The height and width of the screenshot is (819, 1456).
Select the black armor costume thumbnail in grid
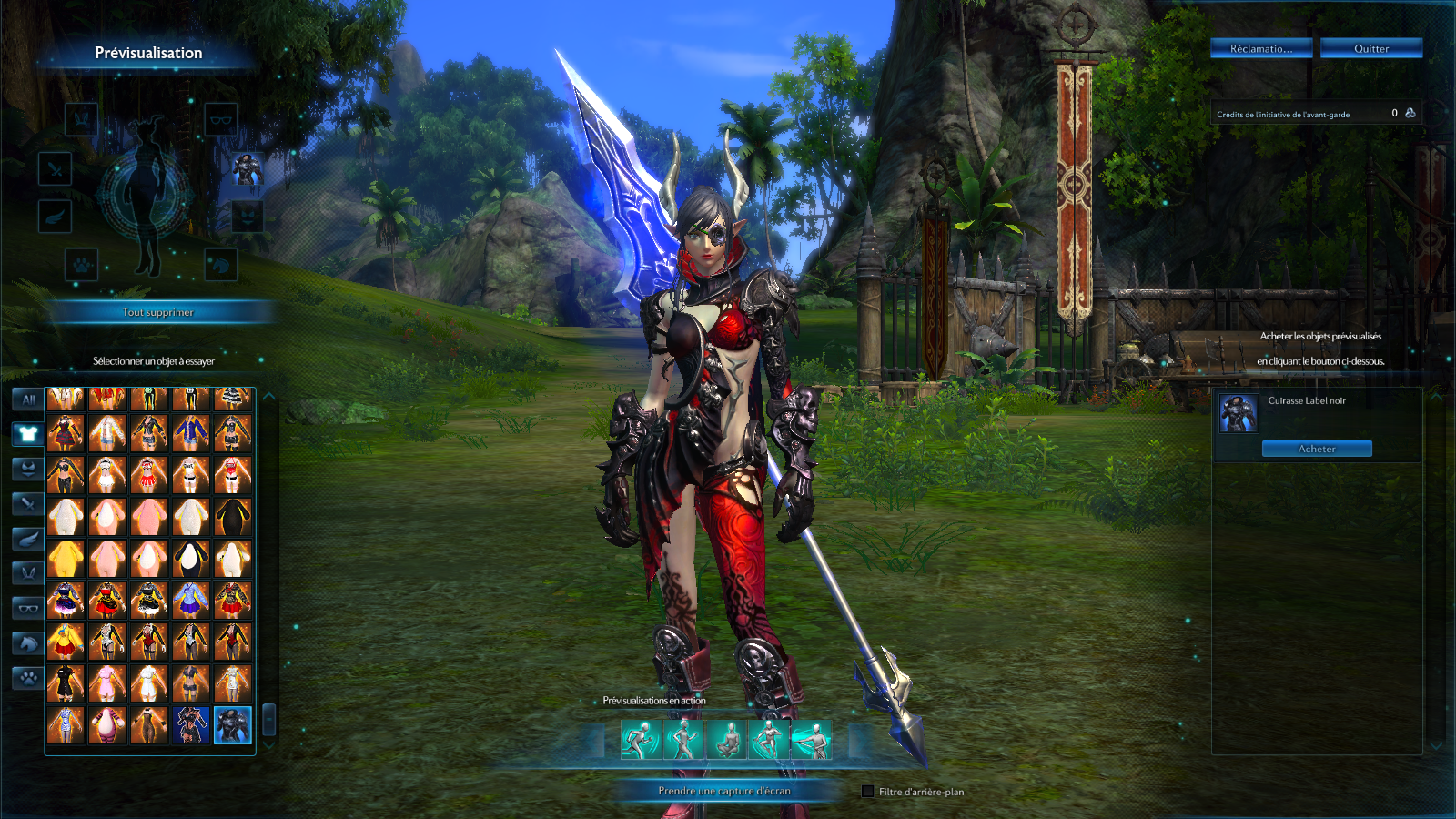[232, 725]
